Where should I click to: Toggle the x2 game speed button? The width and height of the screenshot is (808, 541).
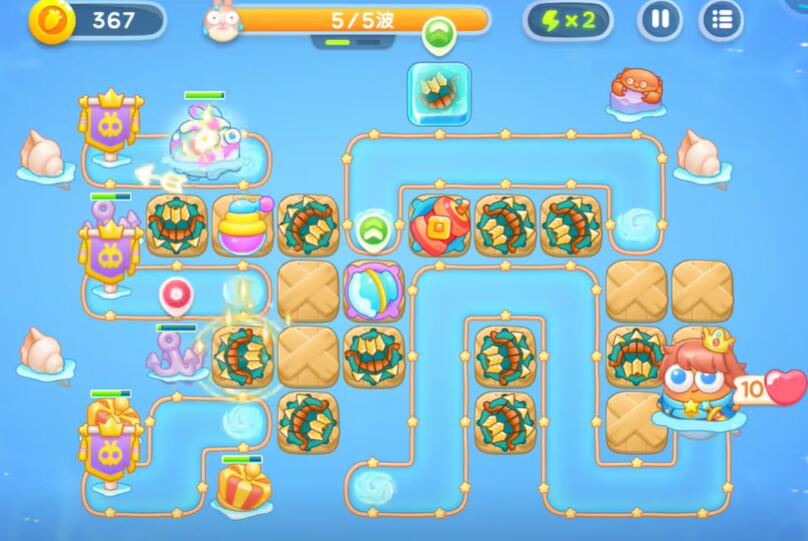(x=567, y=19)
